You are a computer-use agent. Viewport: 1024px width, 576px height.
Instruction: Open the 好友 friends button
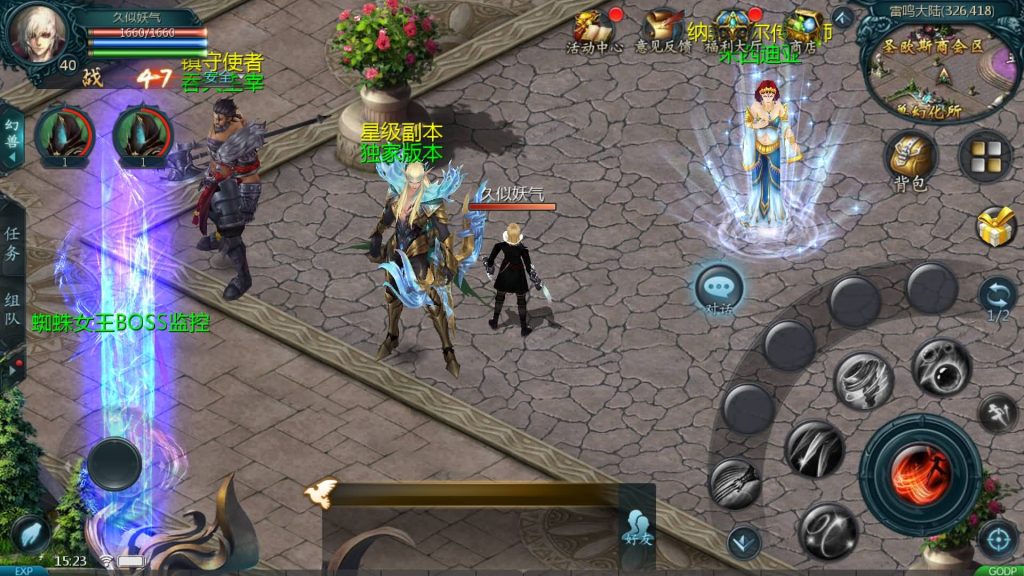636,527
